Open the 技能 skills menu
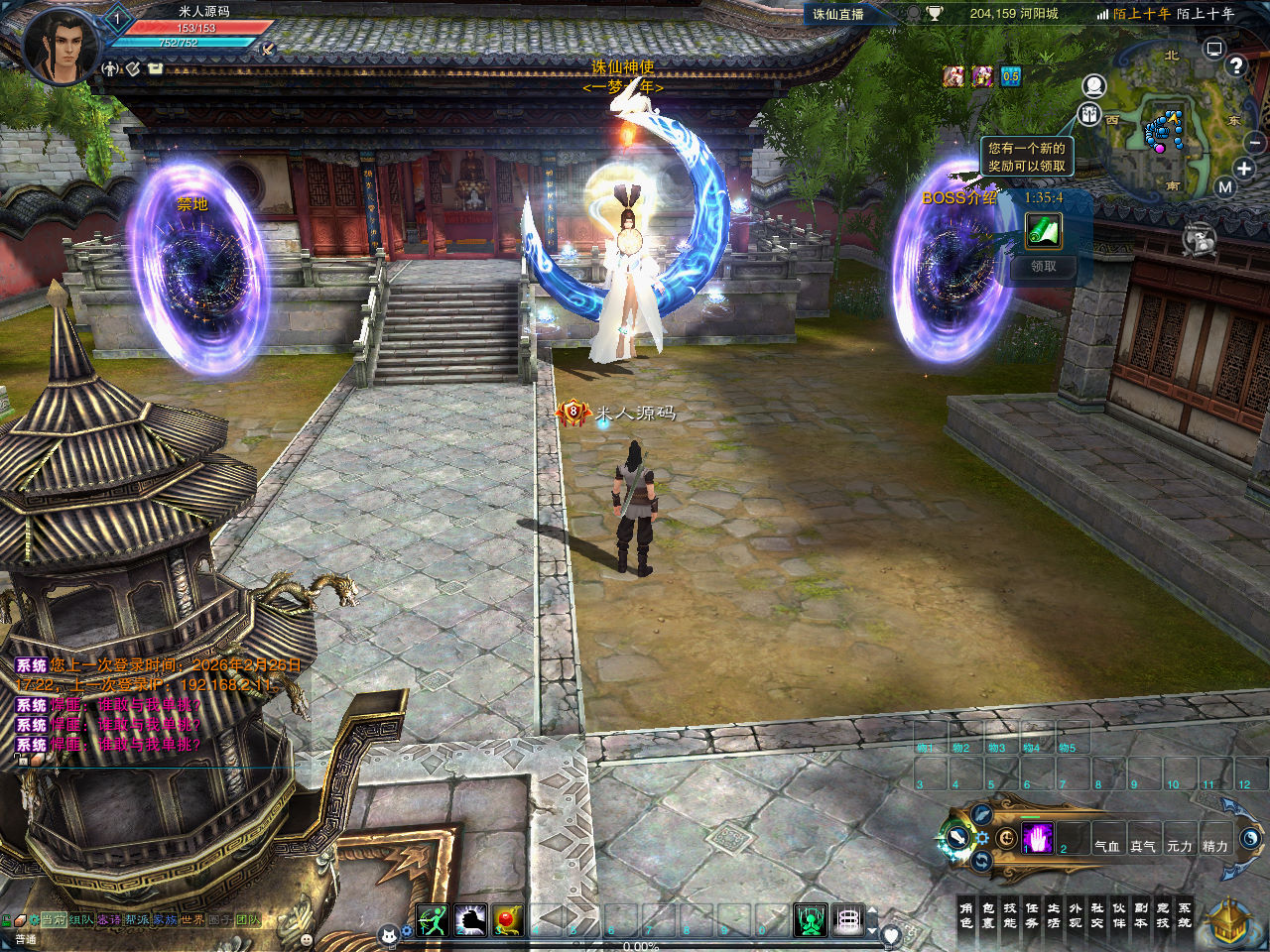Screen dimensions: 1270x952 click(x=1010, y=914)
